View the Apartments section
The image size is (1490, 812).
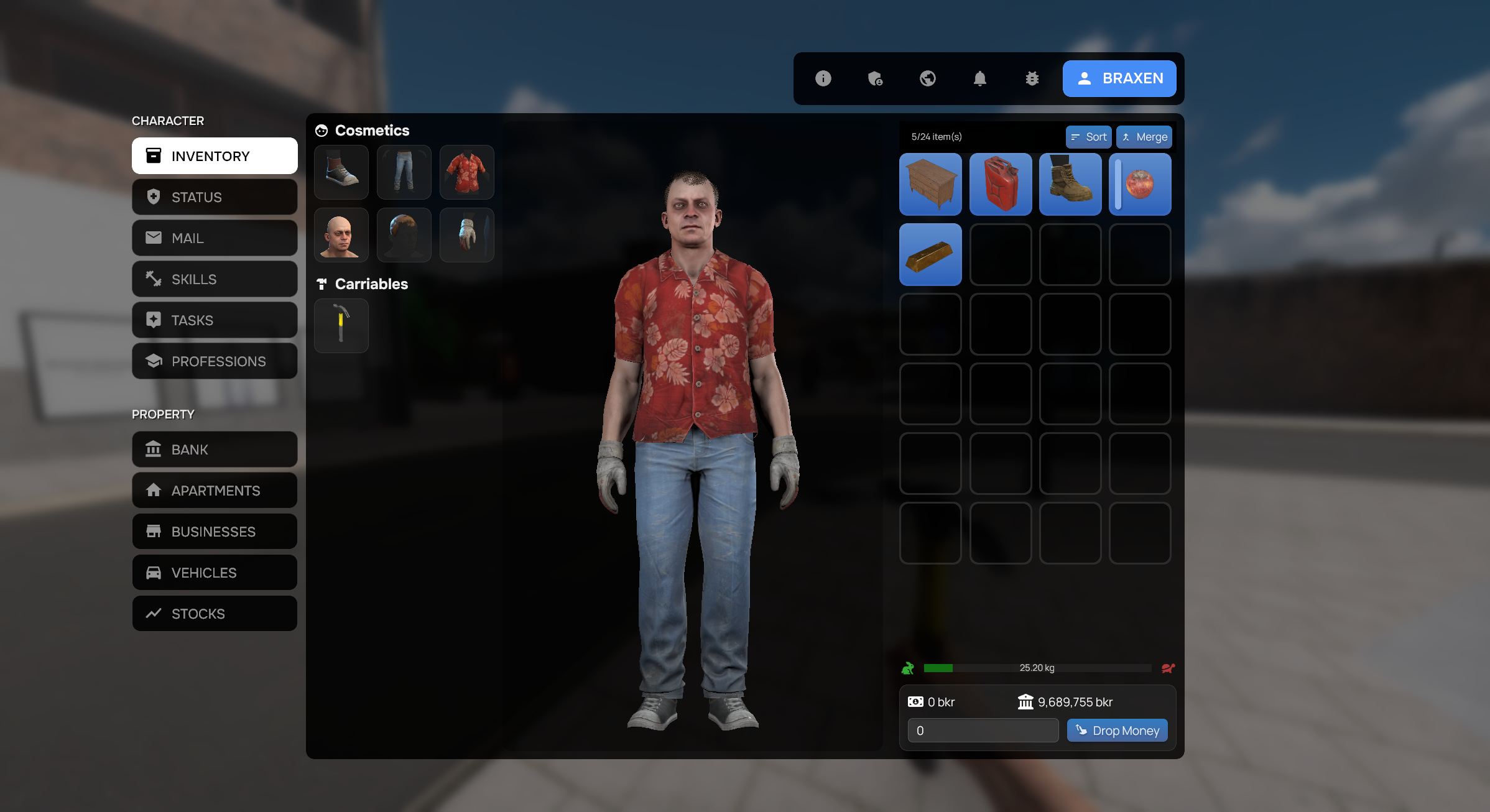215,491
